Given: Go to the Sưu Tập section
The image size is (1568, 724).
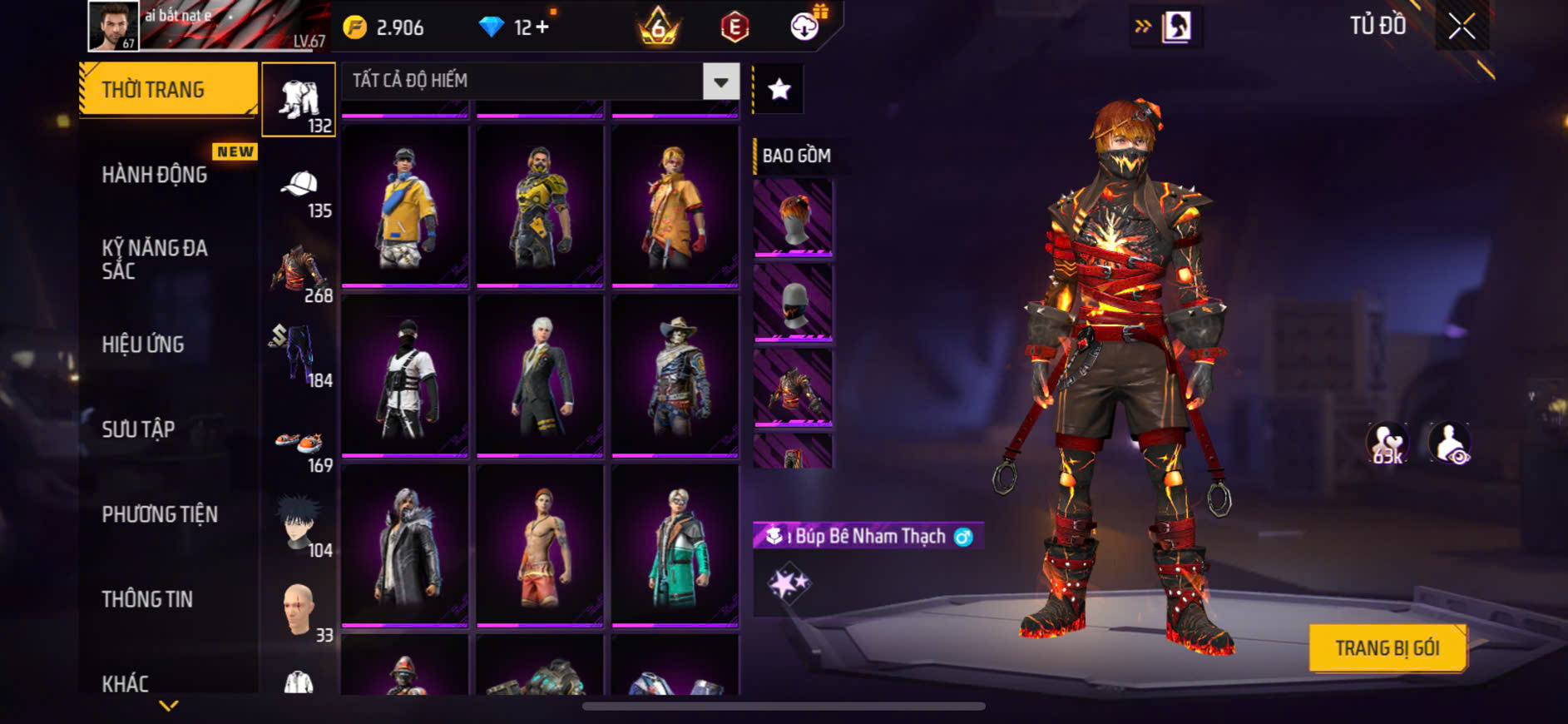Looking at the screenshot, I should (138, 429).
